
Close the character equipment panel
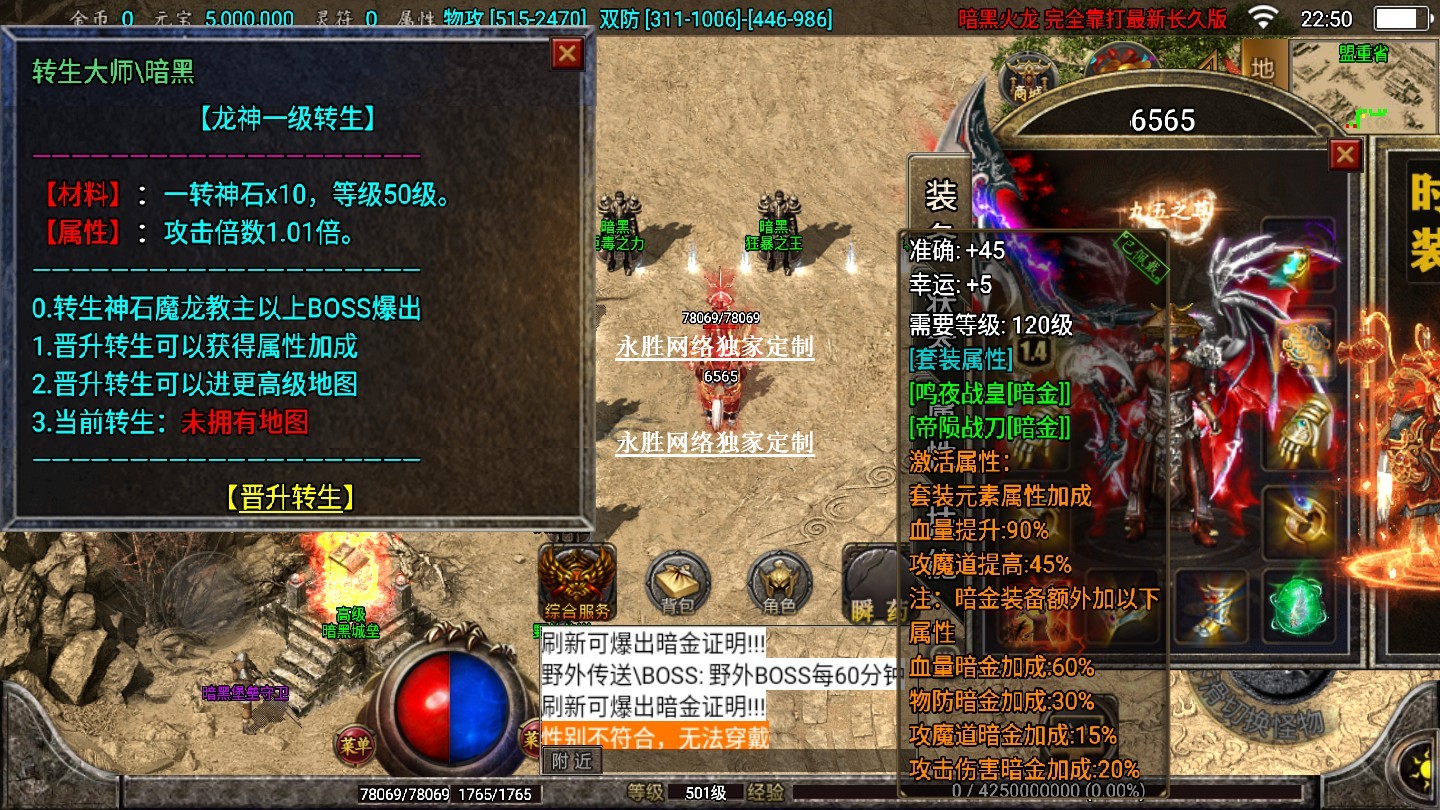pyautogui.click(x=1345, y=155)
